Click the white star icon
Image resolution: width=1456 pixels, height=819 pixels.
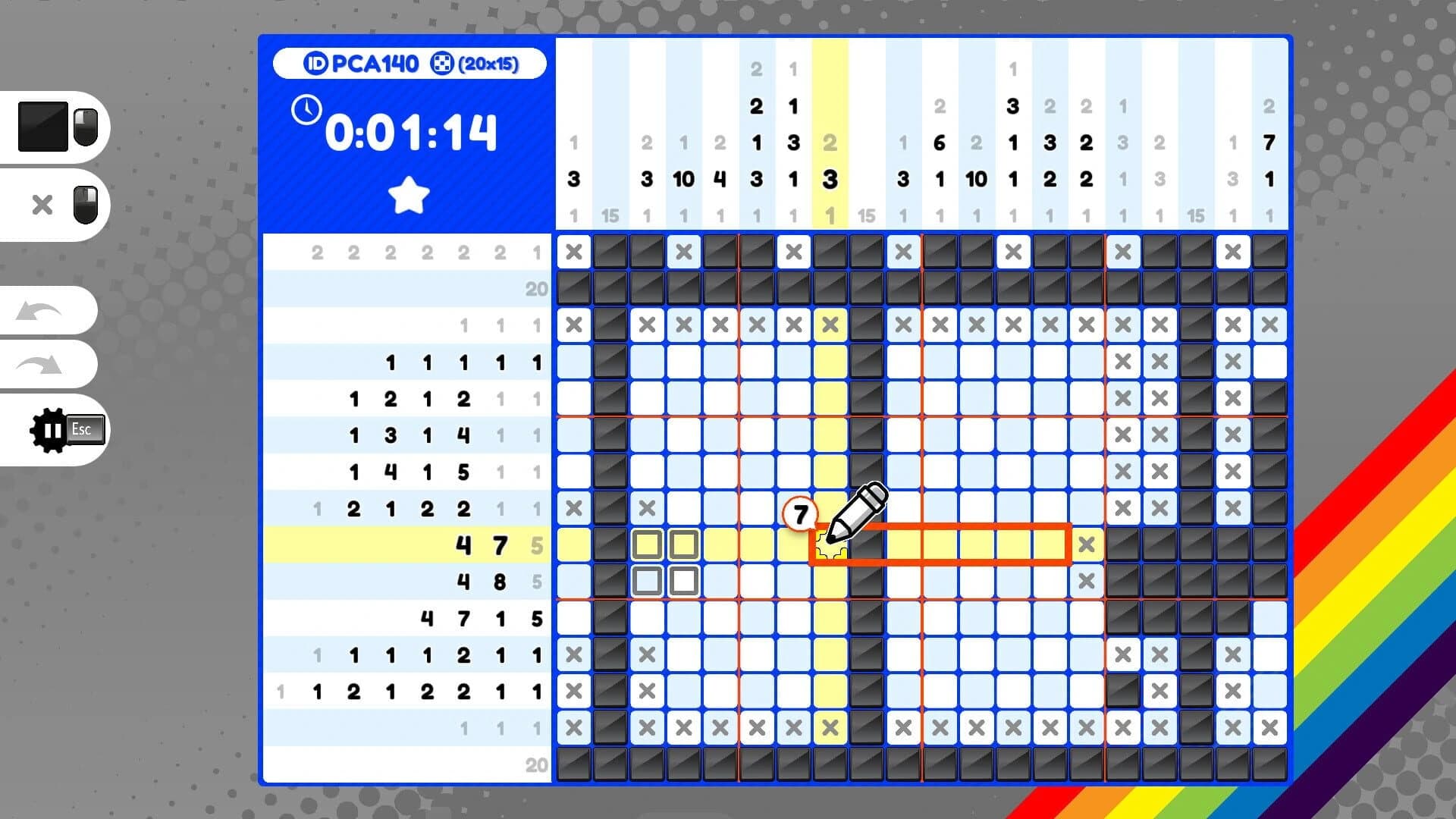[x=409, y=193]
